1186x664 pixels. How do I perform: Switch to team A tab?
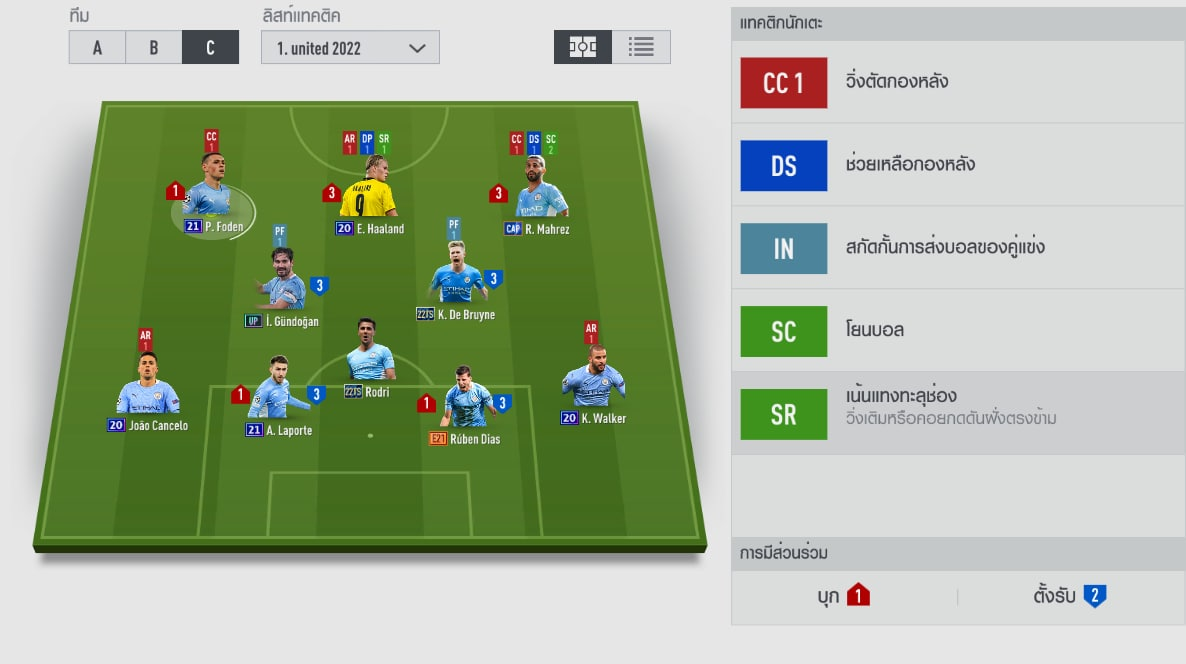[97, 47]
